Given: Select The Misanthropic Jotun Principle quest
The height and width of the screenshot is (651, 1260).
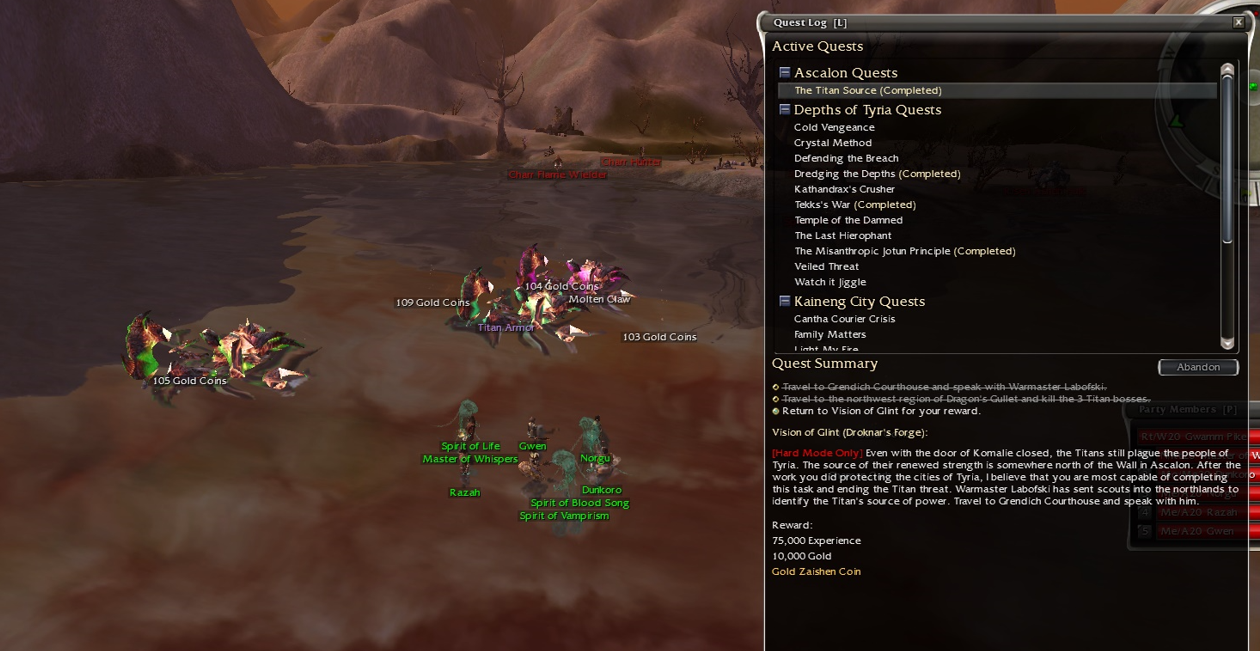Looking at the screenshot, I should (904, 251).
